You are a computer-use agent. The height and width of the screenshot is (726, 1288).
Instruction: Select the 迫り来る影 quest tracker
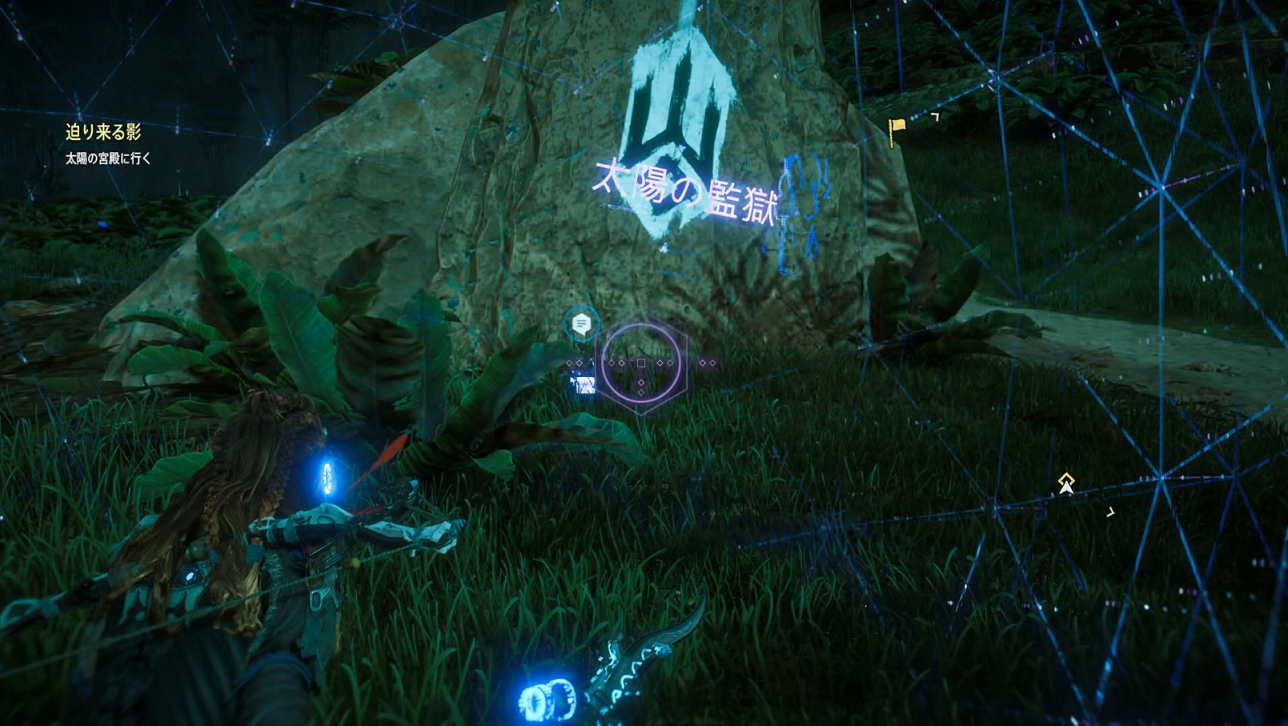pyautogui.click(x=103, y=132)
